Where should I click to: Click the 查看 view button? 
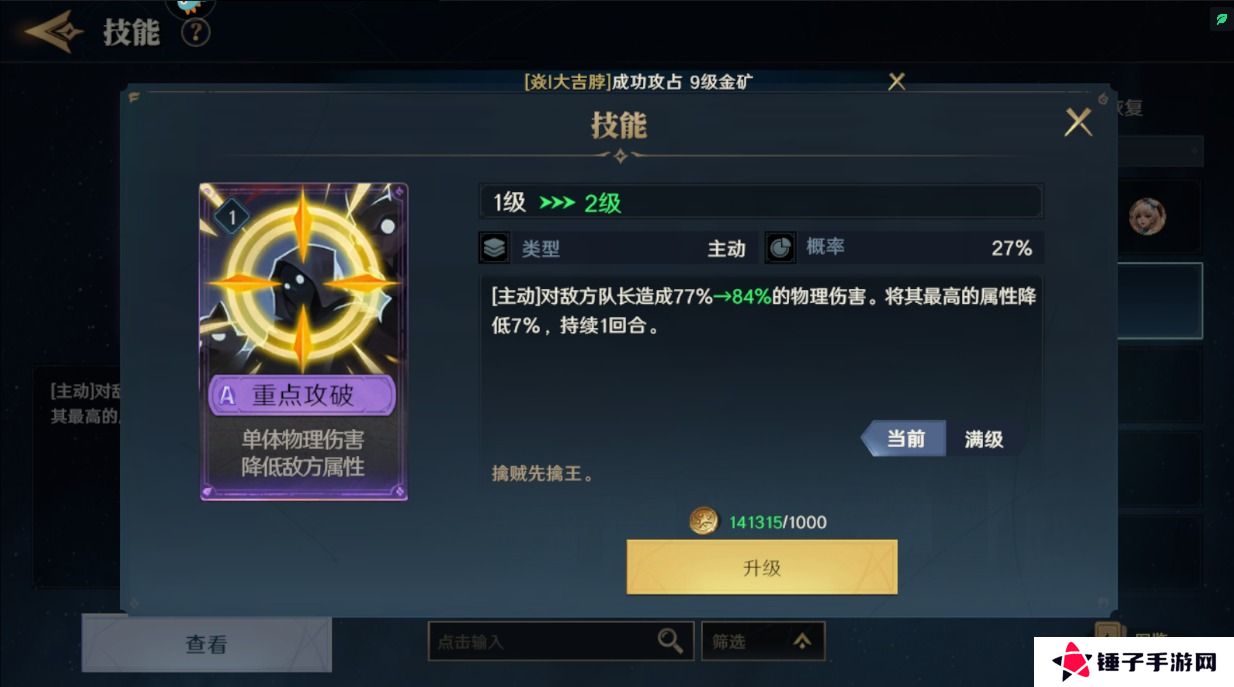click(206, 644)
